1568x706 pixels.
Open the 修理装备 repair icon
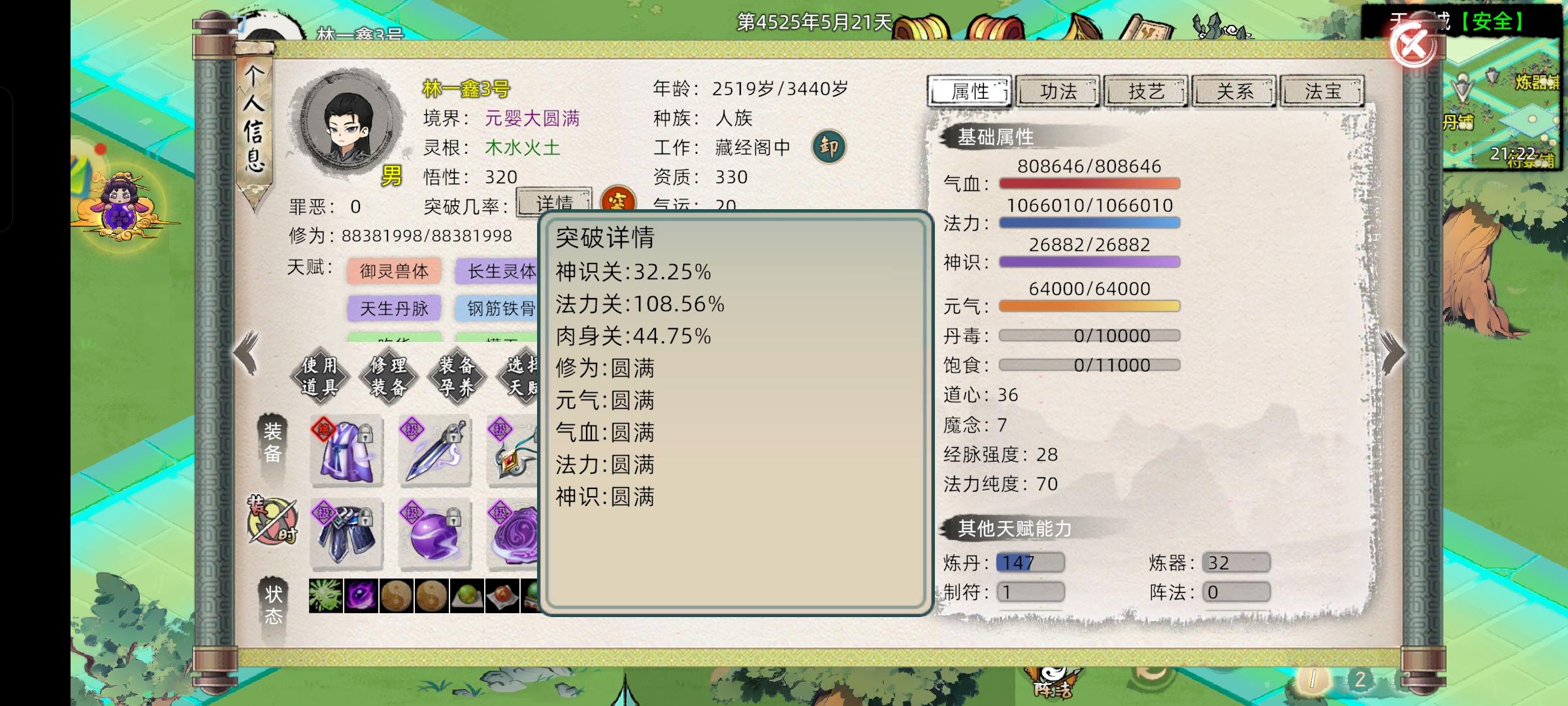[x=388, y=376]
